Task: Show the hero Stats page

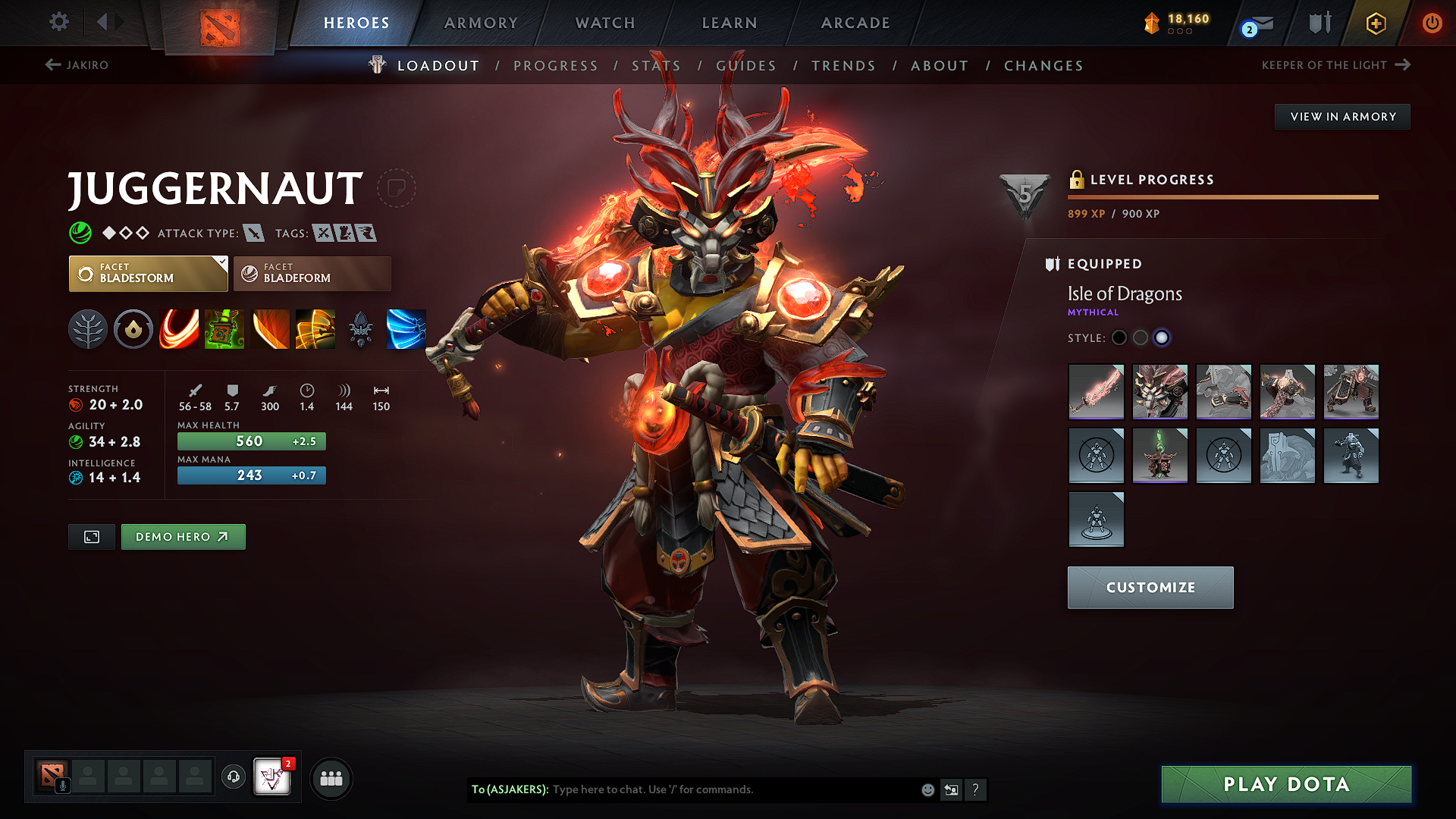Action: 656,66
